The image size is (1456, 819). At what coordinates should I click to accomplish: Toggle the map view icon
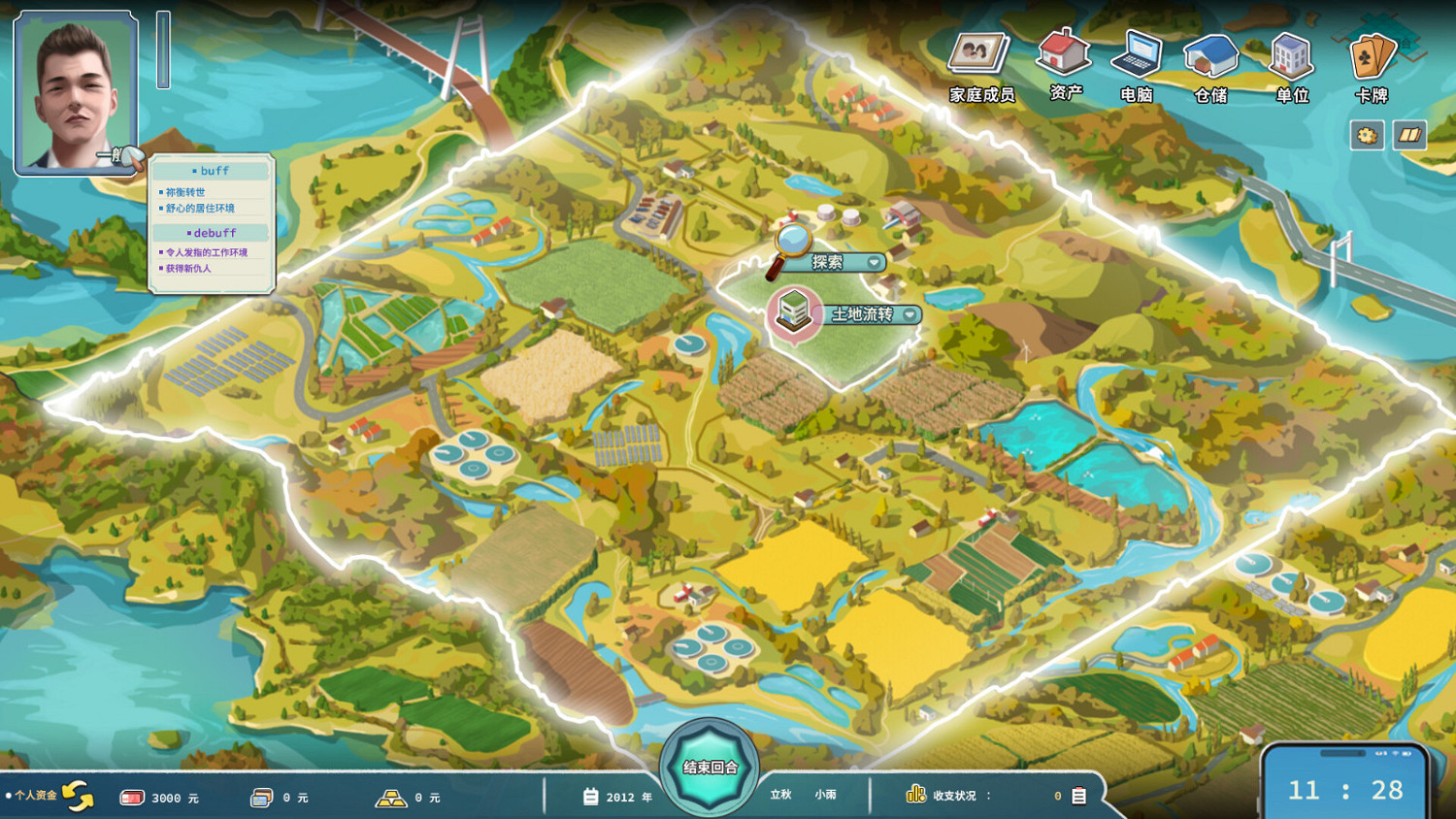click(x=1409, y=136)
